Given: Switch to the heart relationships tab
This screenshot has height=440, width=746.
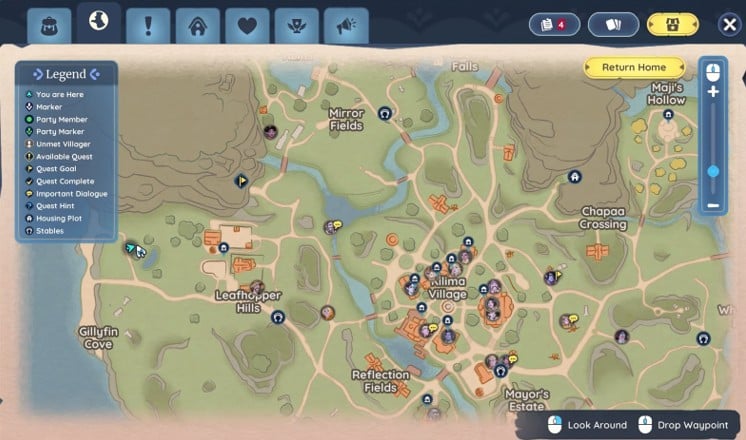Looking at the screenshot, I should tap(247, 25).
